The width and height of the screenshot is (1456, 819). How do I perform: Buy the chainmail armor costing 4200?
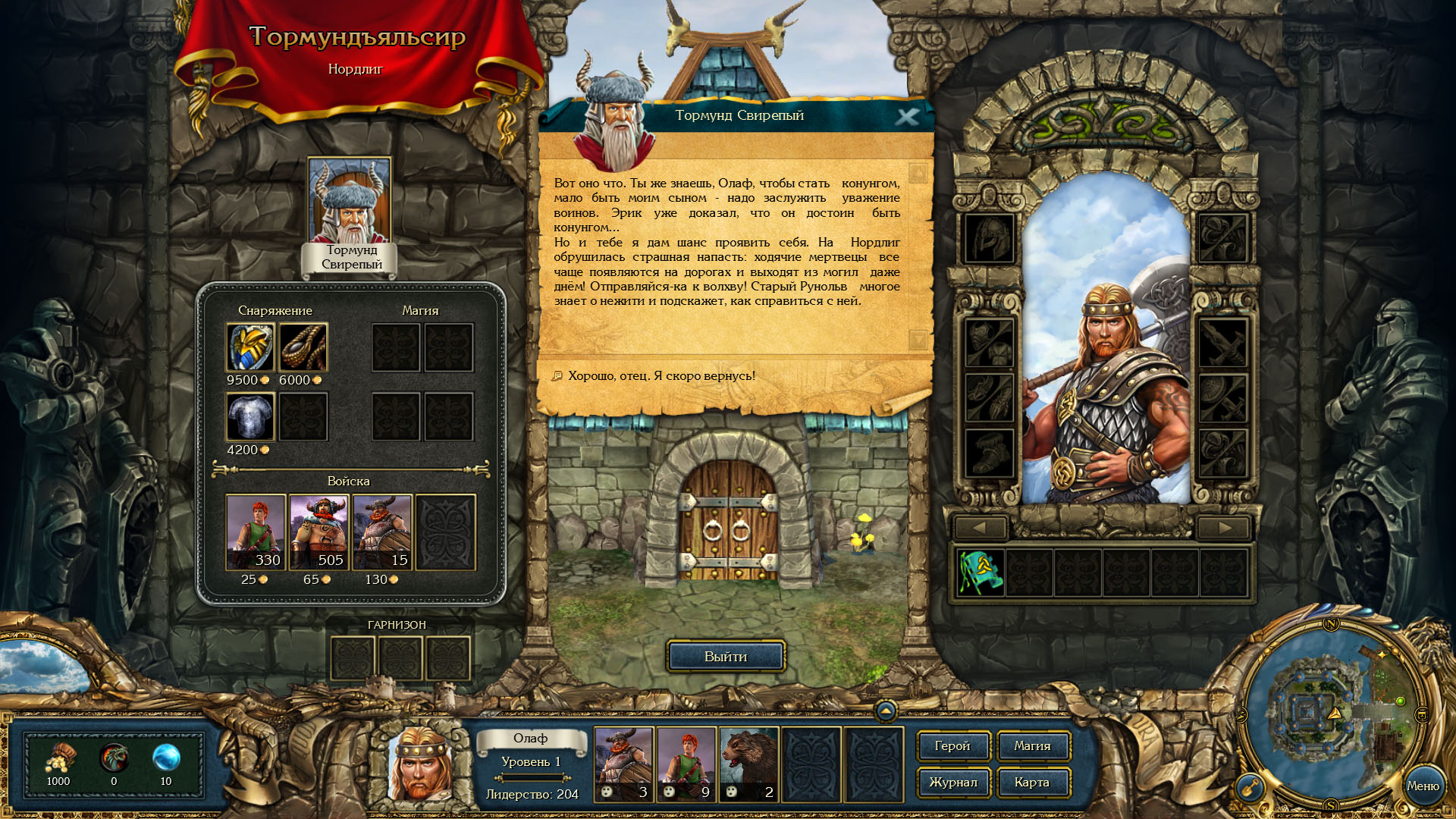click(250, 416)
